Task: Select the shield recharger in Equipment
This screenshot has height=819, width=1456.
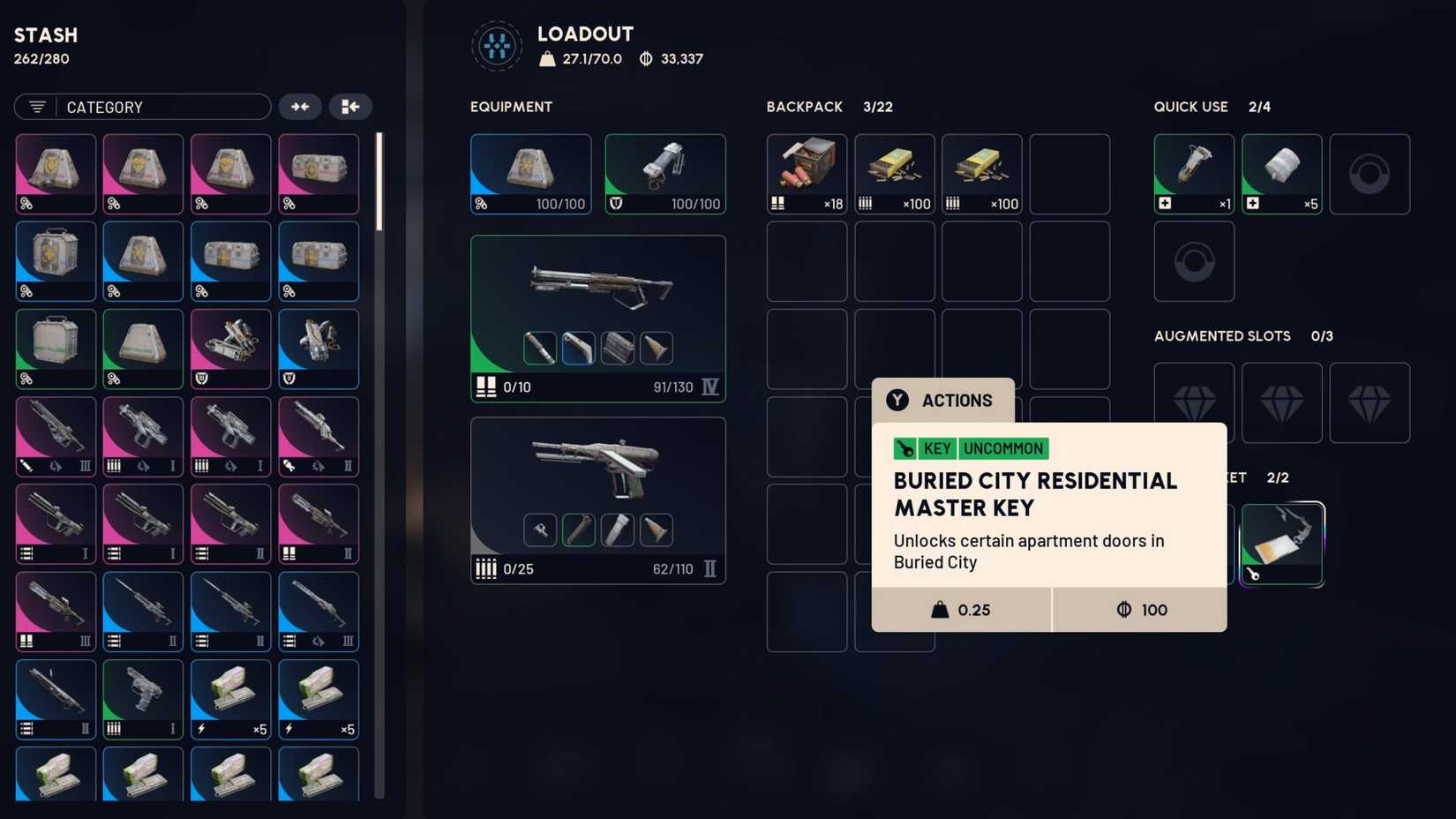Action: 664,173
